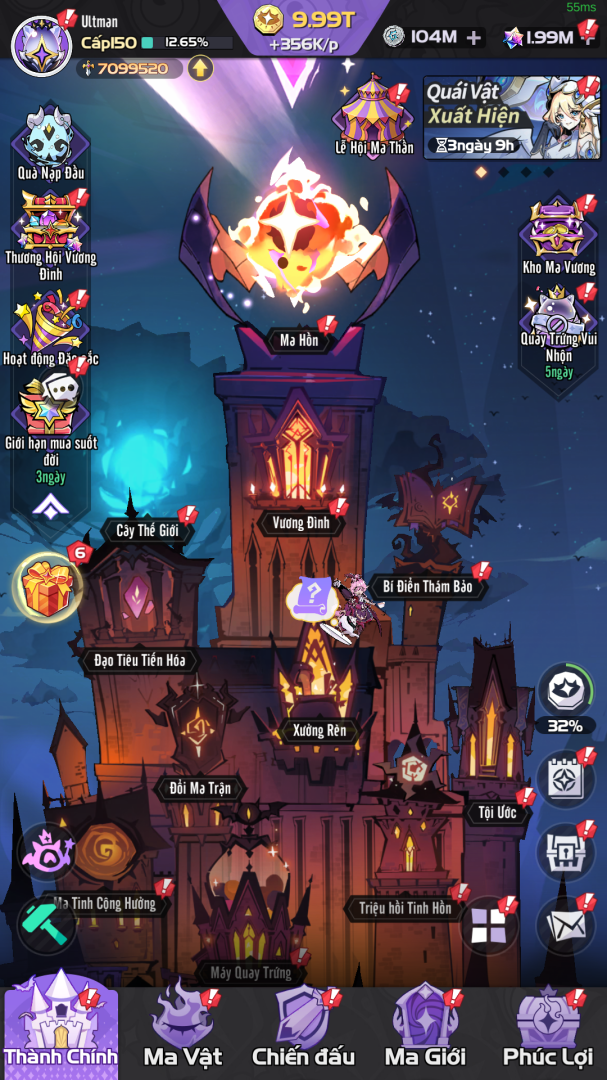This screenshot has height=1080, width=607.
Task: Select the Thành Chính tab
Action: coord(60,1028)
